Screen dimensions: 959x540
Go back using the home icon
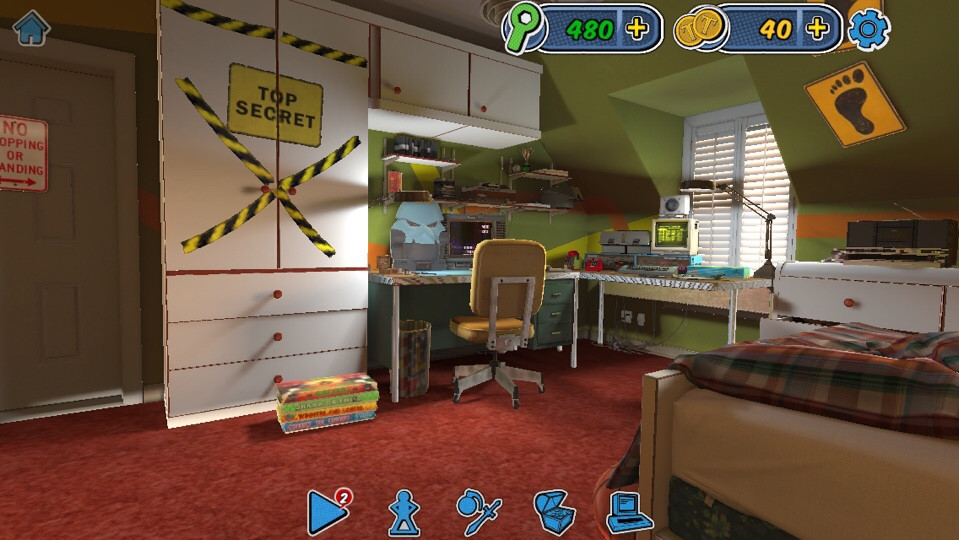tap(31, 27)
